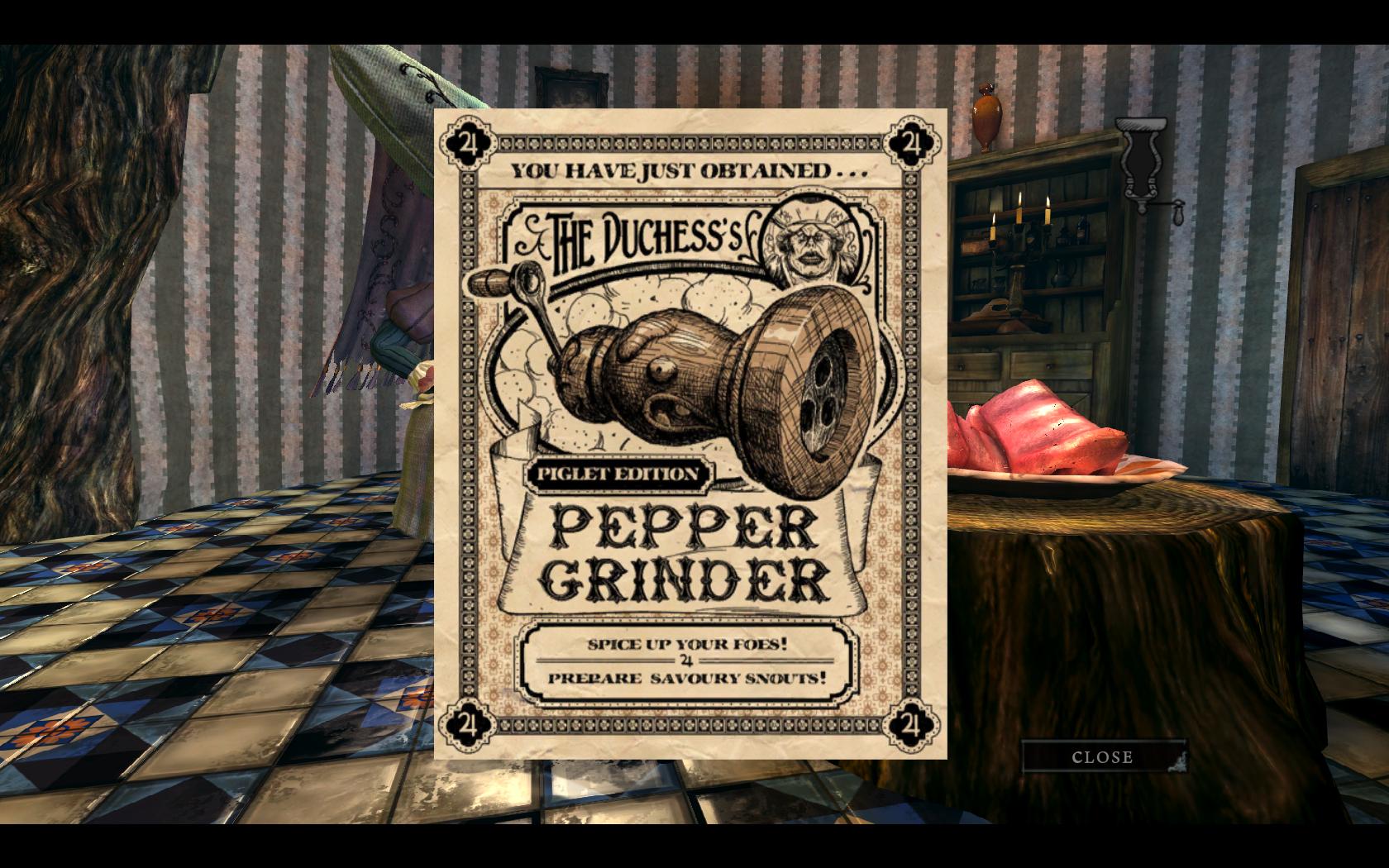Click the pepper grinder illustration

(x=703, y=372)
